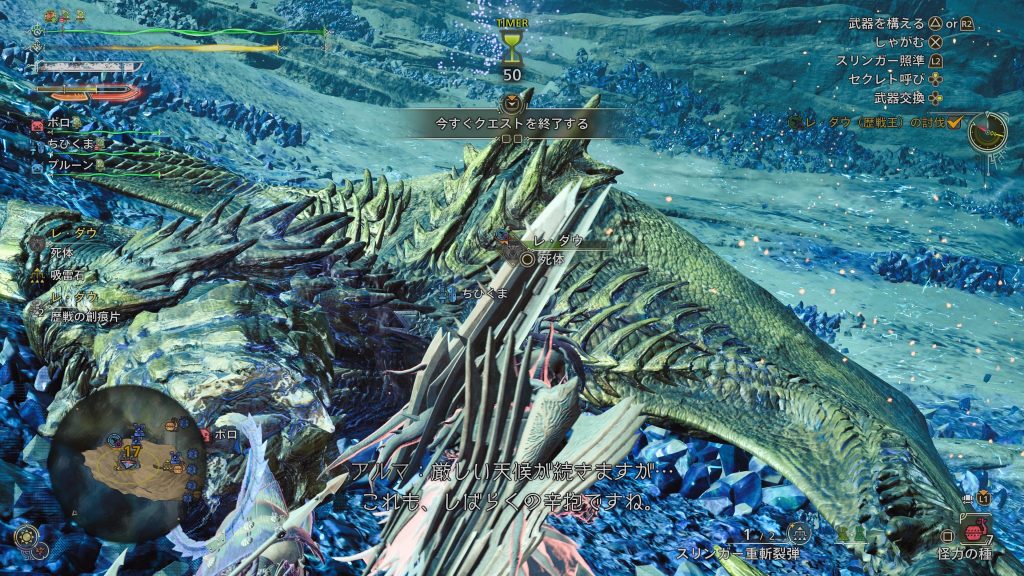Select the 今すぐクエストを終了する prompt

(511, 124)
